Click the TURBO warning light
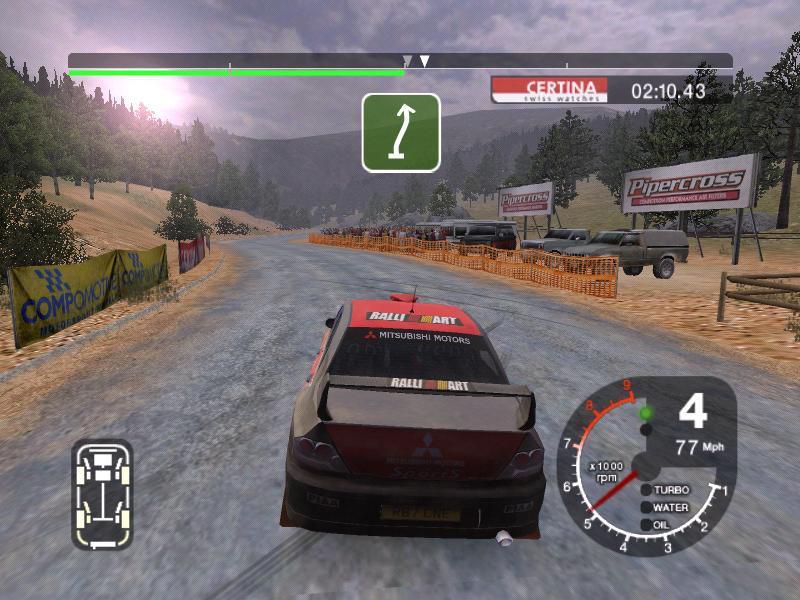 coord(645,490)
